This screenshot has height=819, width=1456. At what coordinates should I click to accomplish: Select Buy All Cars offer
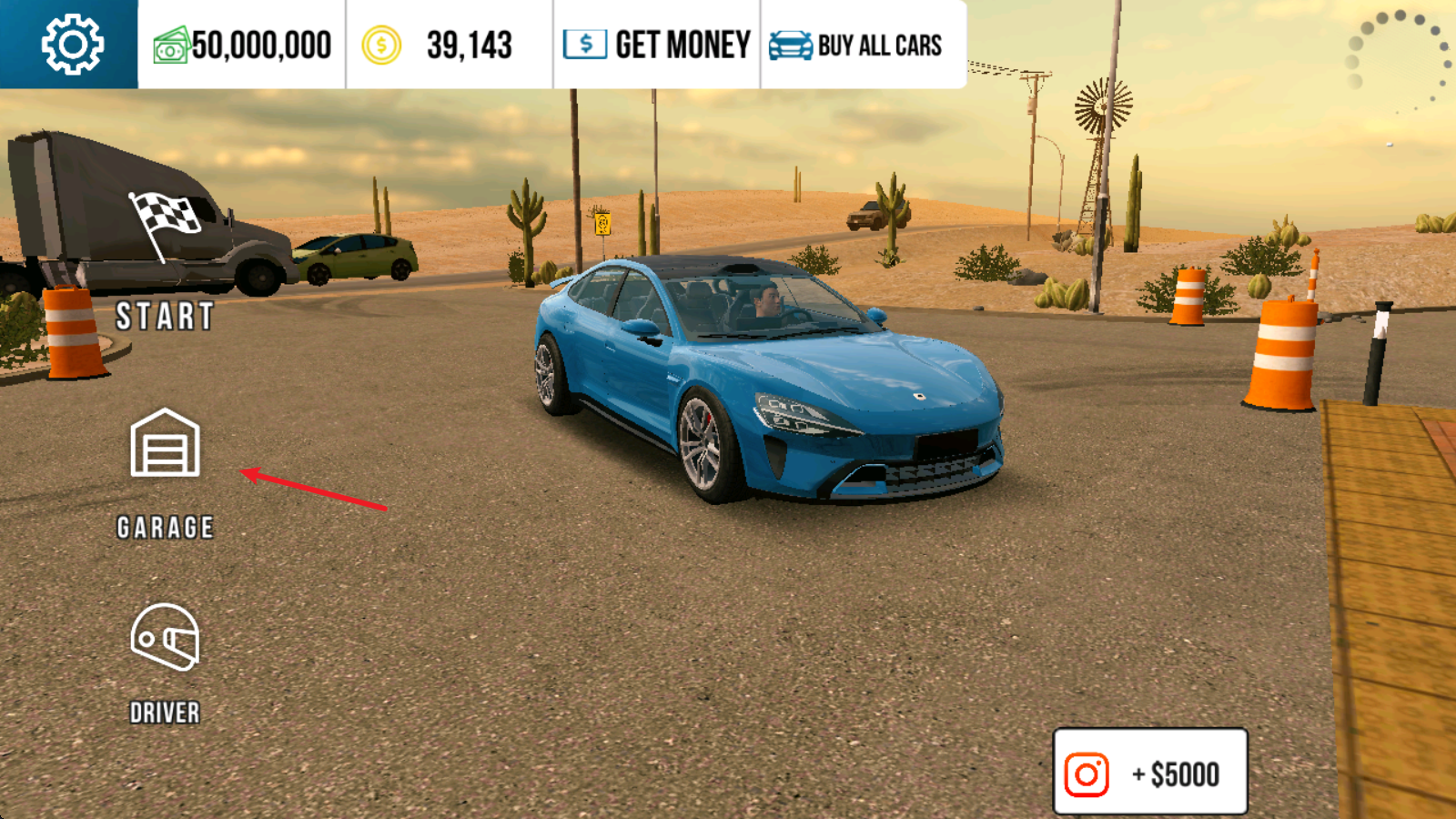(856, 45)
